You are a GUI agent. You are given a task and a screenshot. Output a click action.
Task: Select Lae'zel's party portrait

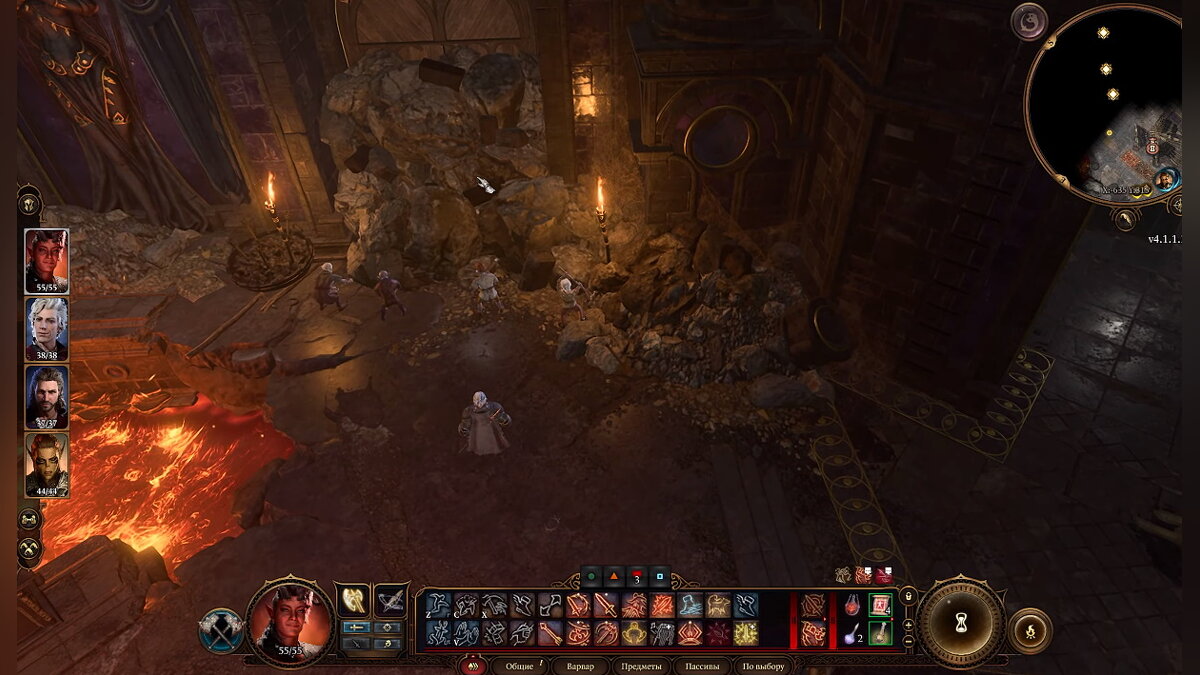point(46,463)
